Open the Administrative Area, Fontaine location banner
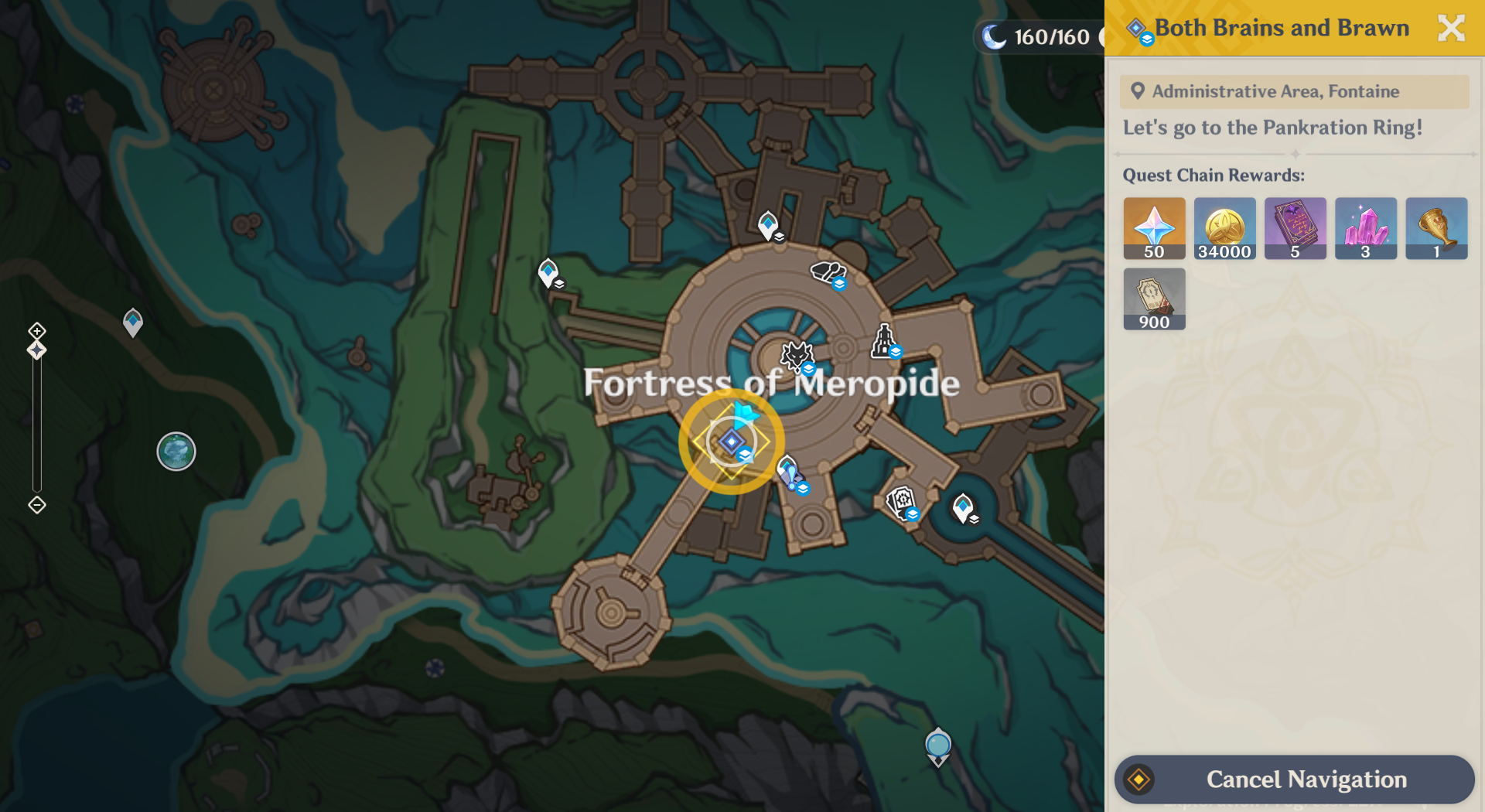The height and width of the screenshot is (812, 1485). point(1294,91)
